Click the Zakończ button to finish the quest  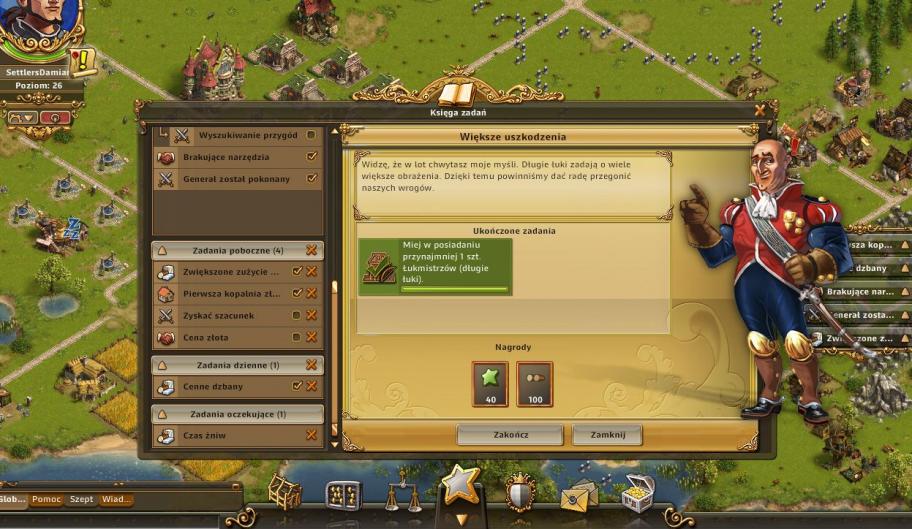(x=510, y=436)
